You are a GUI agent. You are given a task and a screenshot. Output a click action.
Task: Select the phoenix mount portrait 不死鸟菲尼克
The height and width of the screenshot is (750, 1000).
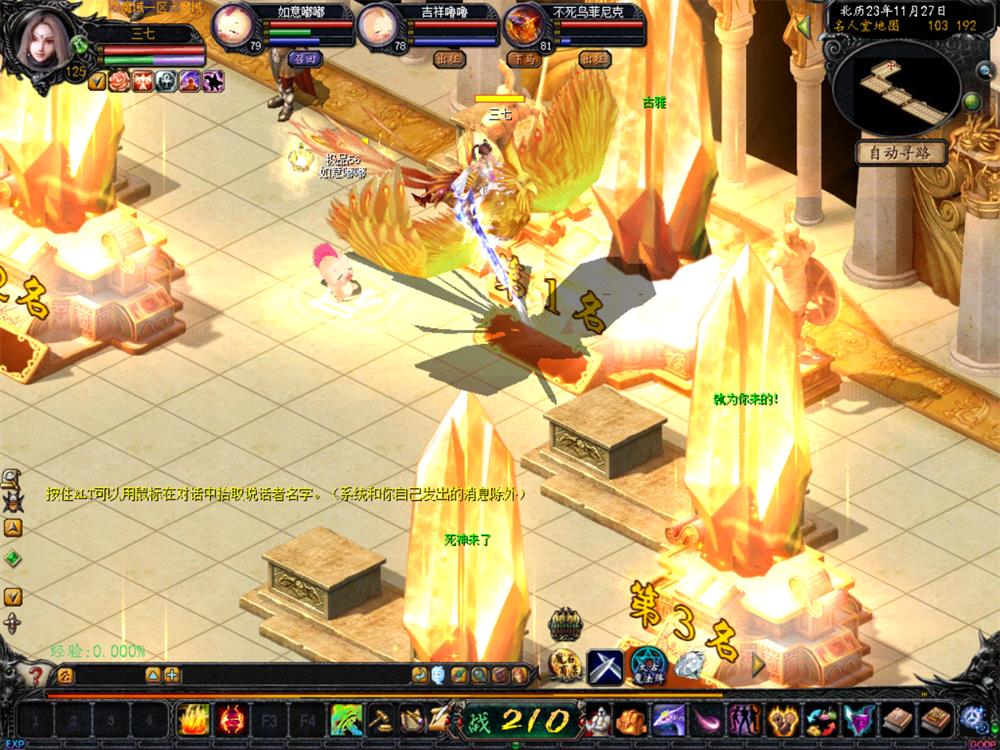525,25
